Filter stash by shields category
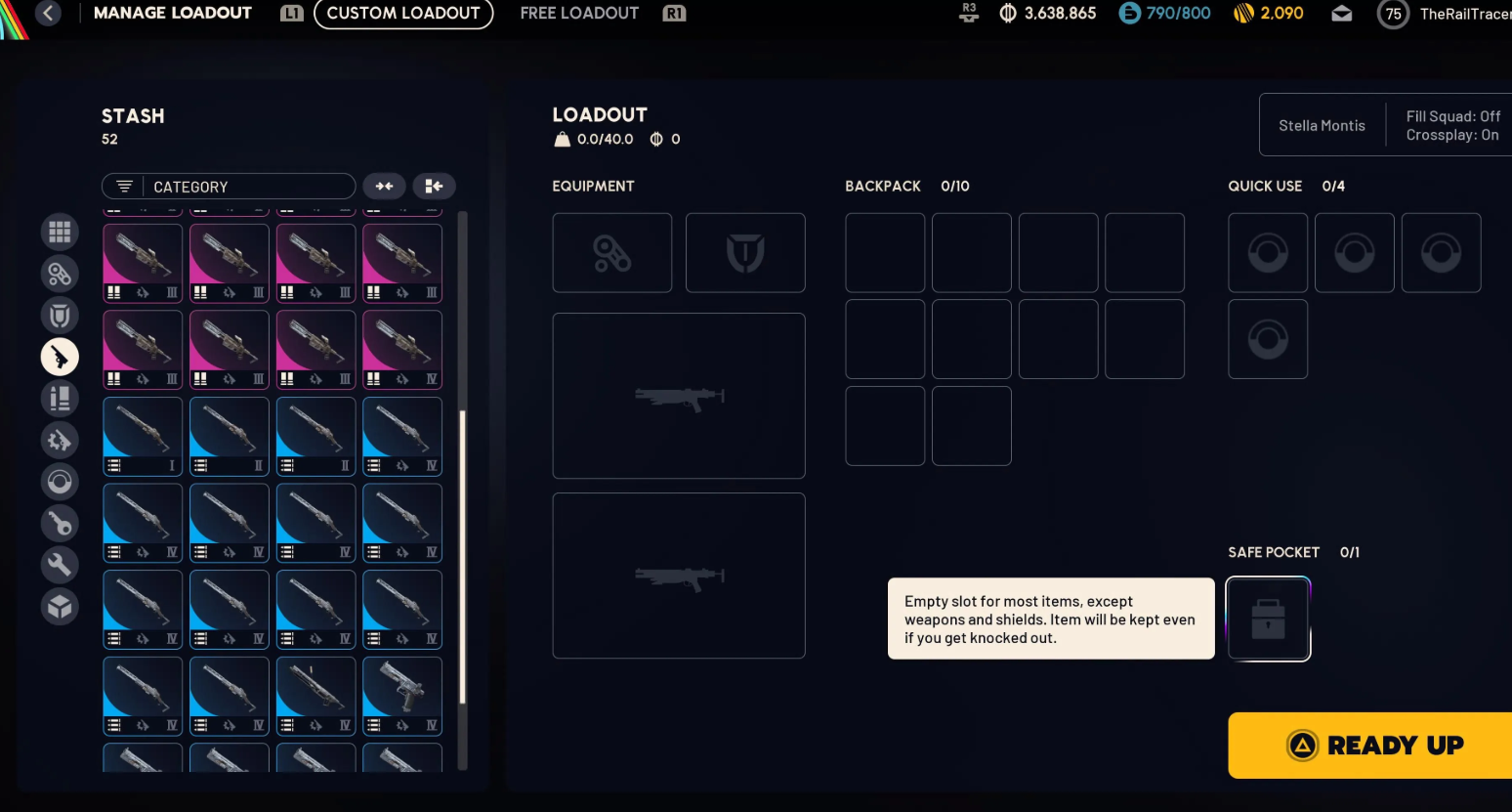 coord(60,316)
